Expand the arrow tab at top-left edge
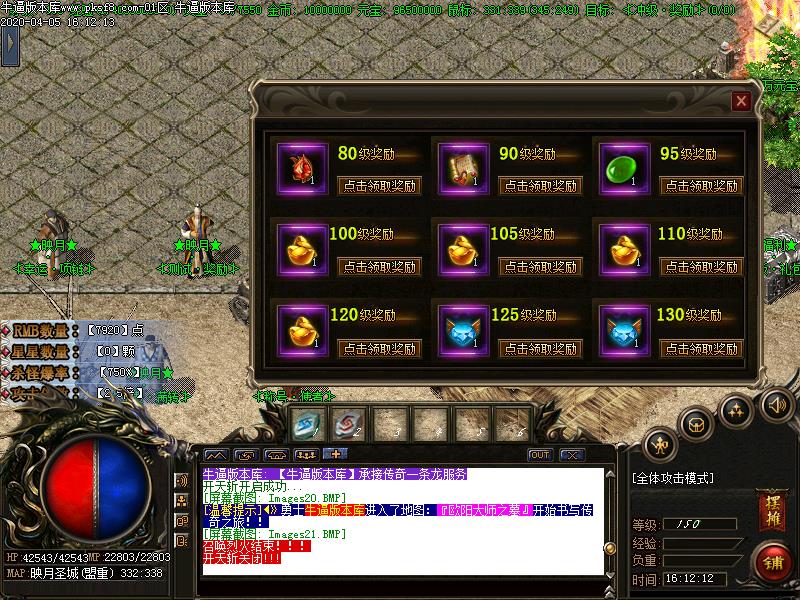This screenshot has height=600, width=800. pyautogui.click(x=10, y=44)
